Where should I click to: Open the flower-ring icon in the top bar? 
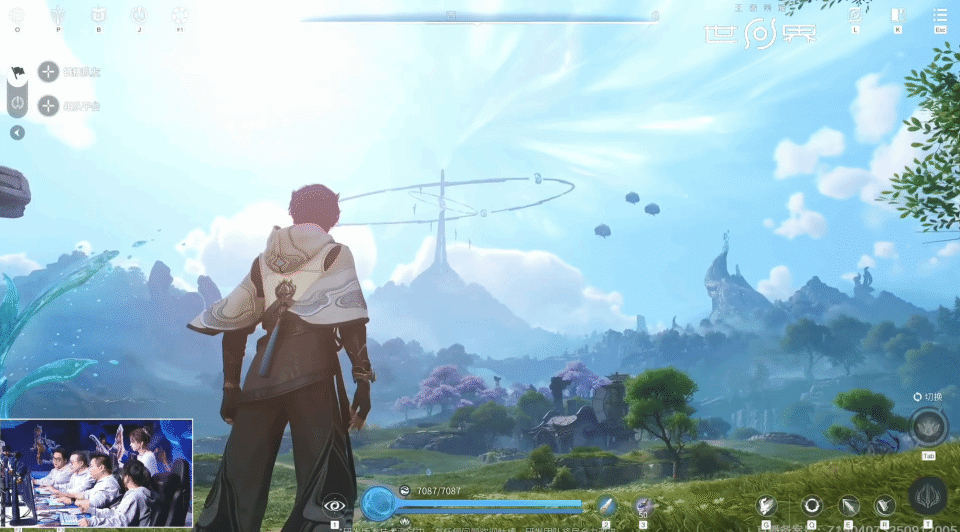tap(180, 15)
